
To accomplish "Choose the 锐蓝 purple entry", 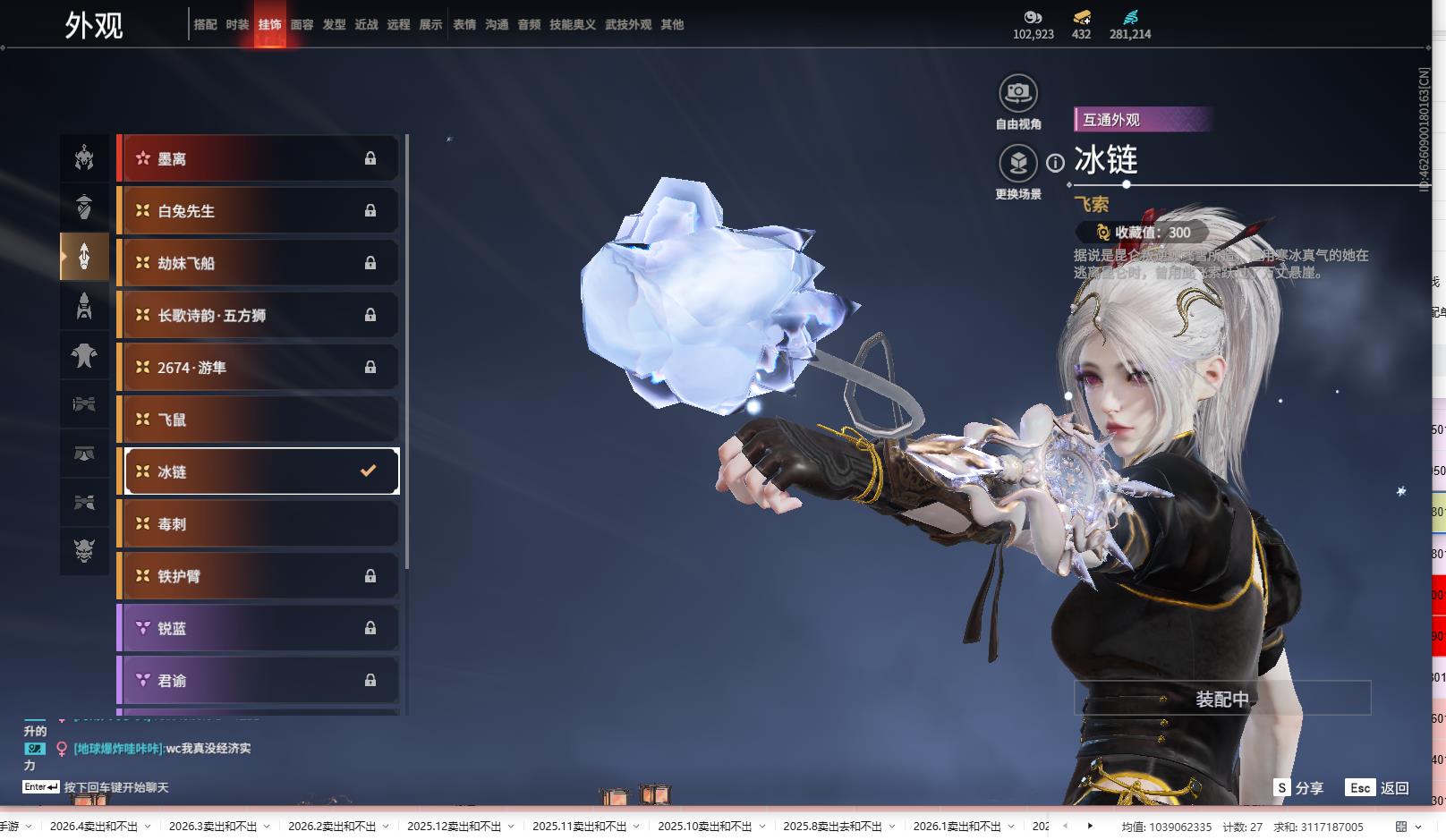I will (x=259, y=628).
